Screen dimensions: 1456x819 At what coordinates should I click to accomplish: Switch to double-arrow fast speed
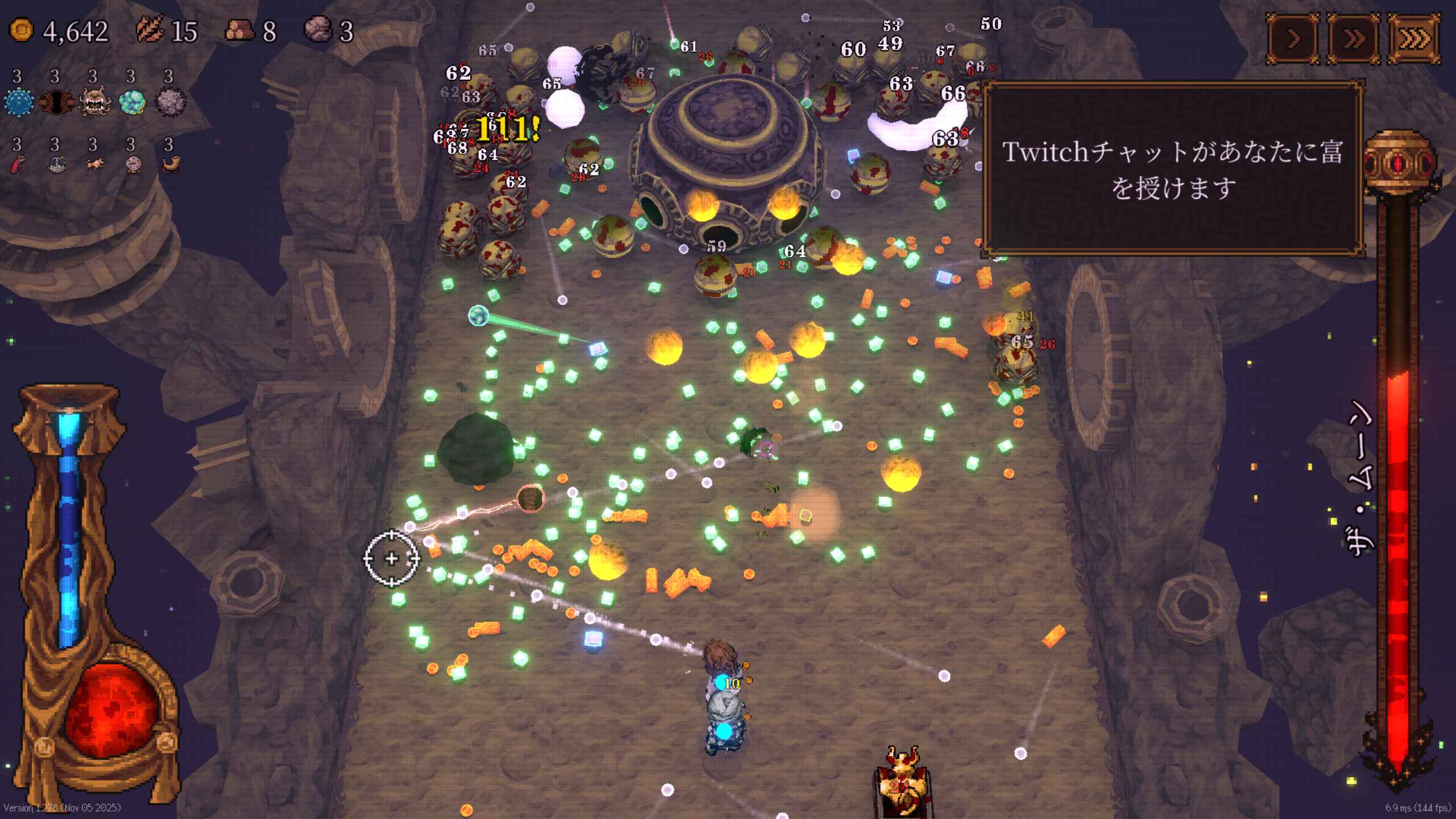(1354, 39)
